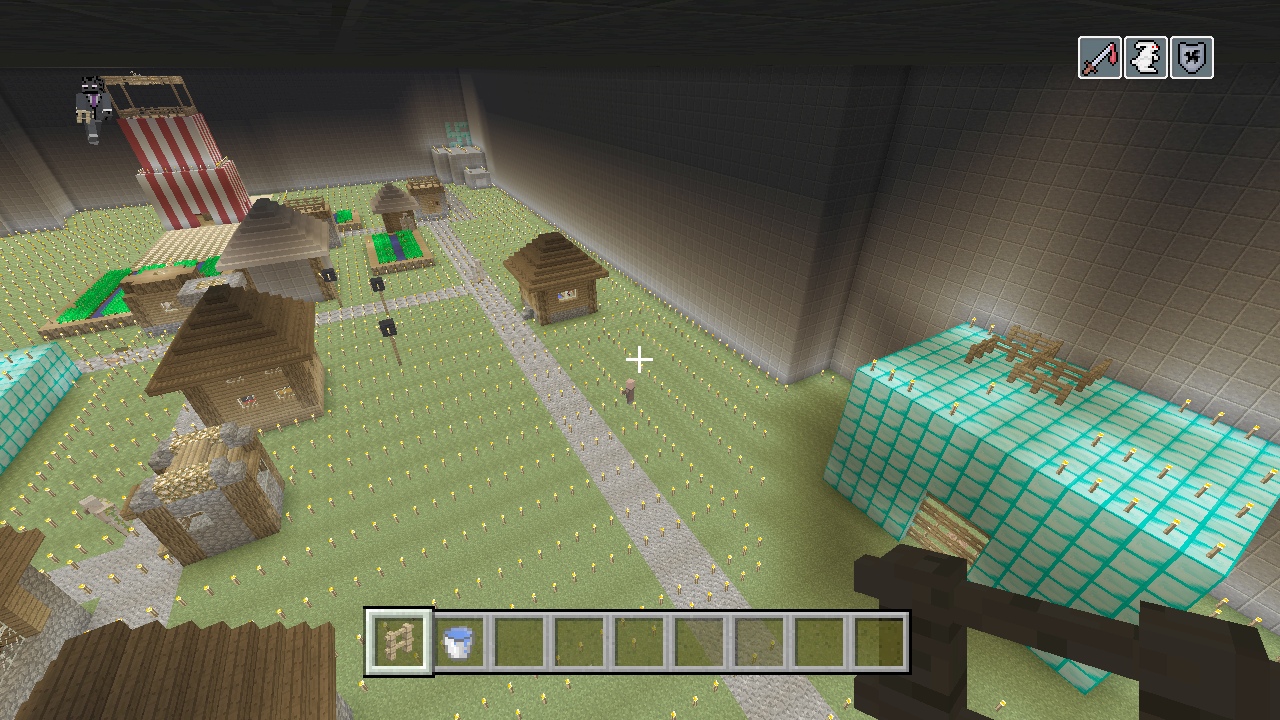The image size is (1280, 720).
Task: Click the sword status icon
Action: pos(1099,58)
